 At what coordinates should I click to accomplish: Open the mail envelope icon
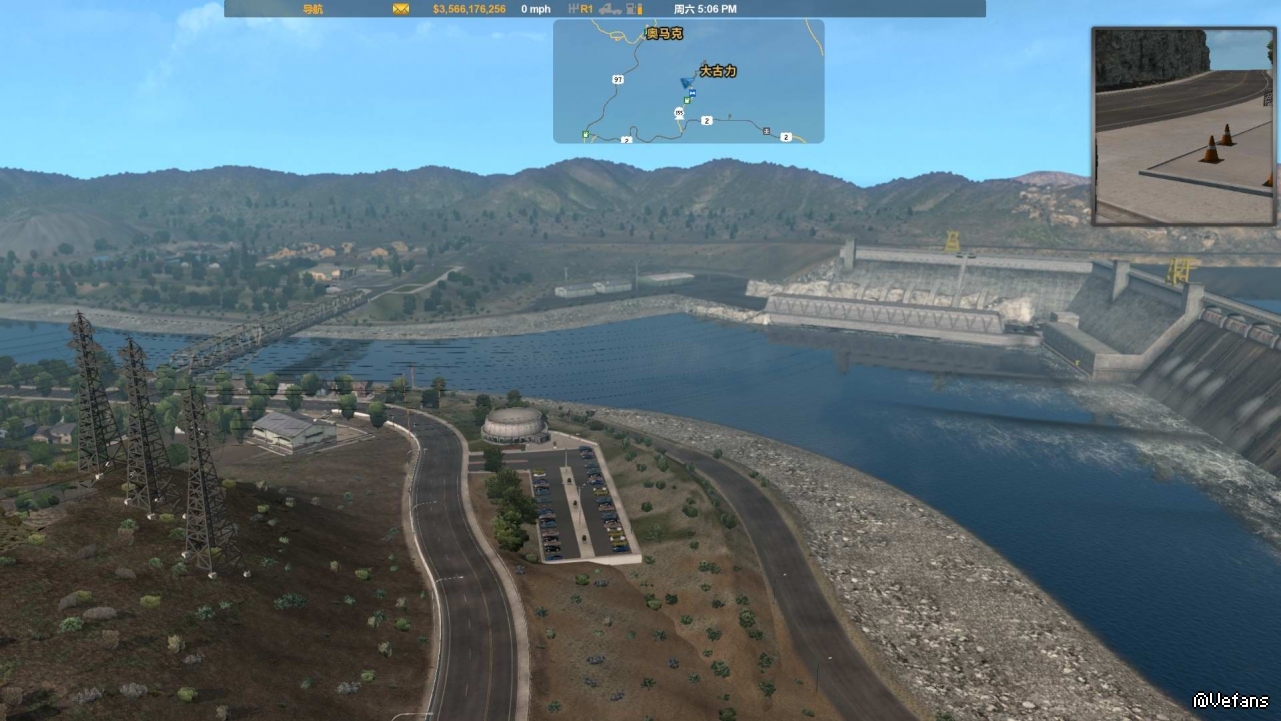coord(401,9)
